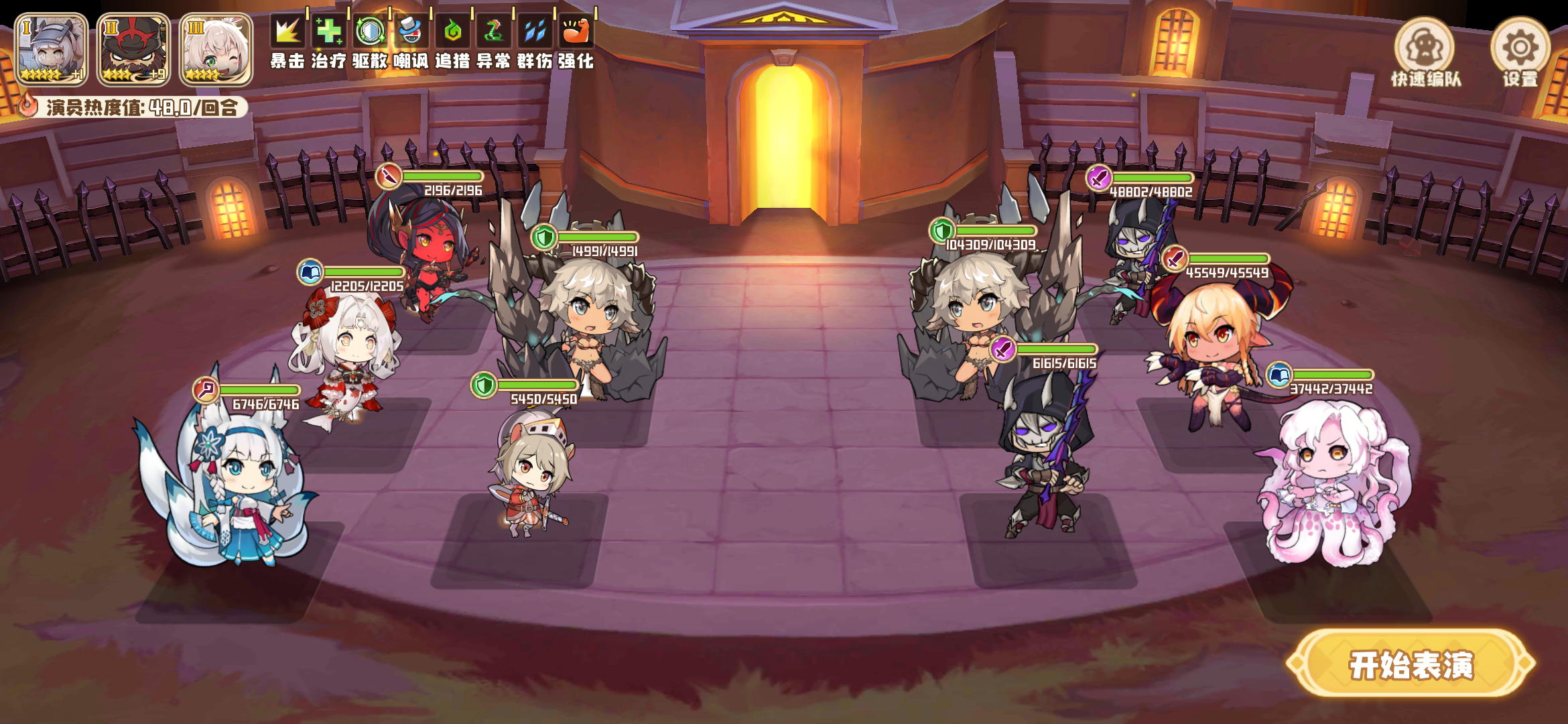This screenshot has height=724, width=1568.
Task: Click the 治疗 (Heal) filter icon
Action: point(328,30)
